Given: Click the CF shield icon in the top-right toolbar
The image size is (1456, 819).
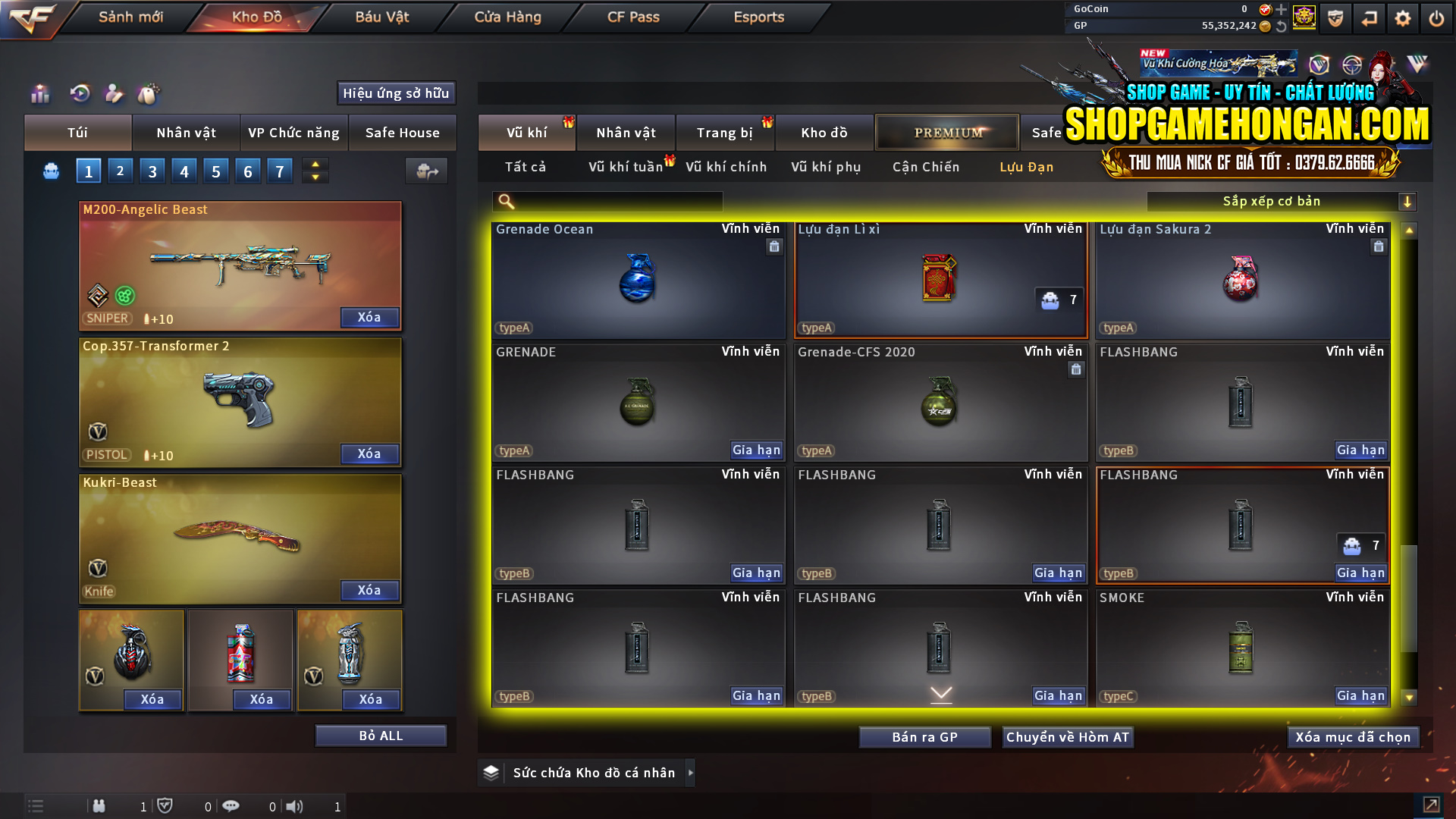Looking at the screenshot, I should pyautogui.click(x=1335, y=18).
